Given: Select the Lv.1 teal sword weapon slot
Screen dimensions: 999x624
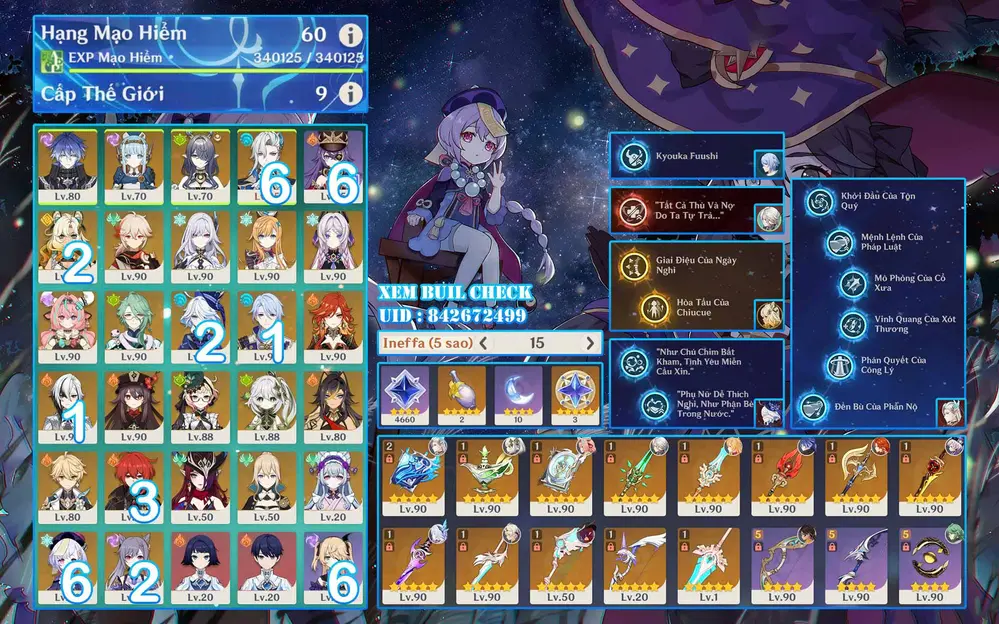Looking at the screenshot, I should (705, 562).
